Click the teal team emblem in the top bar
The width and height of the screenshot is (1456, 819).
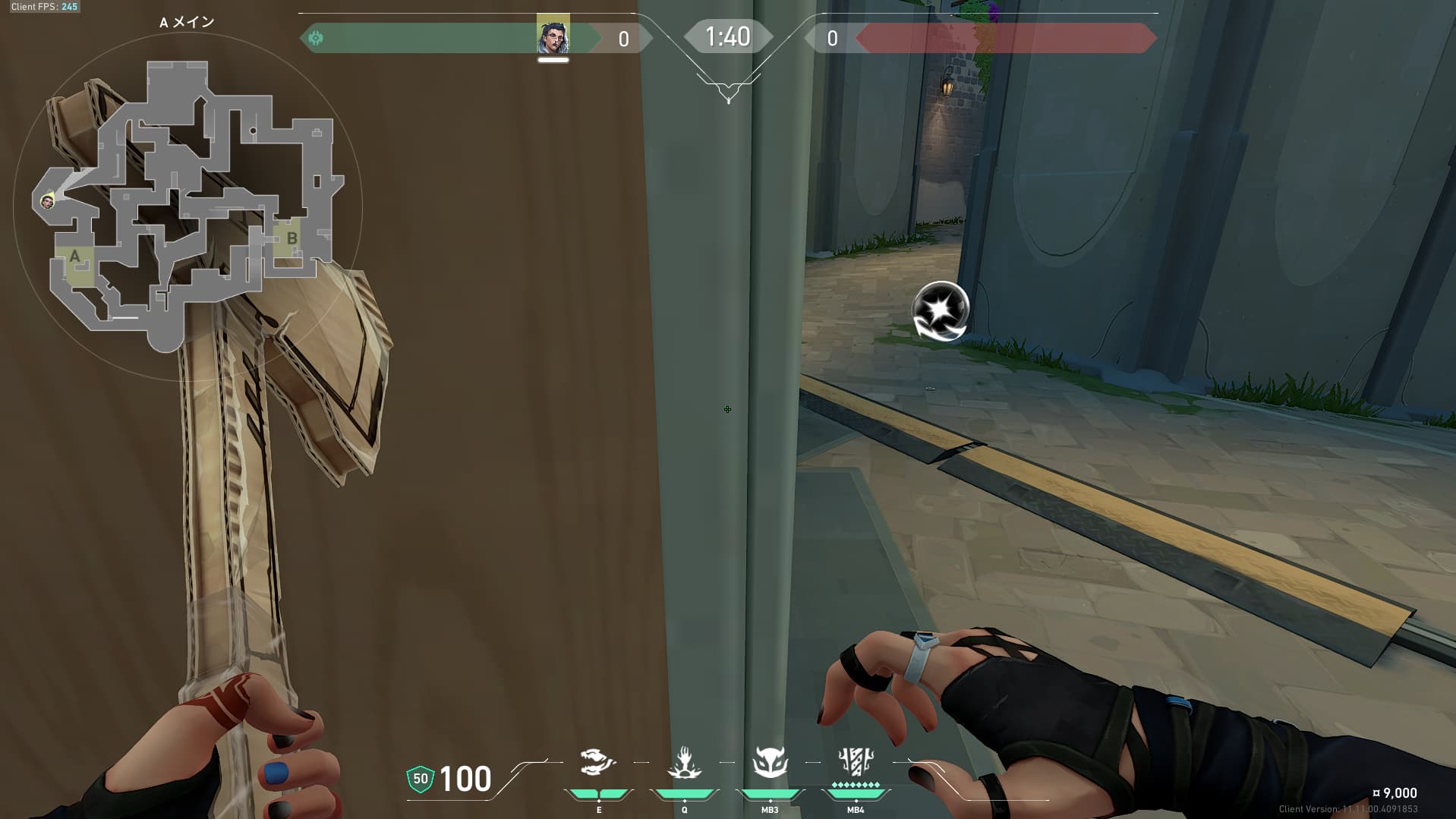point(316,38)
